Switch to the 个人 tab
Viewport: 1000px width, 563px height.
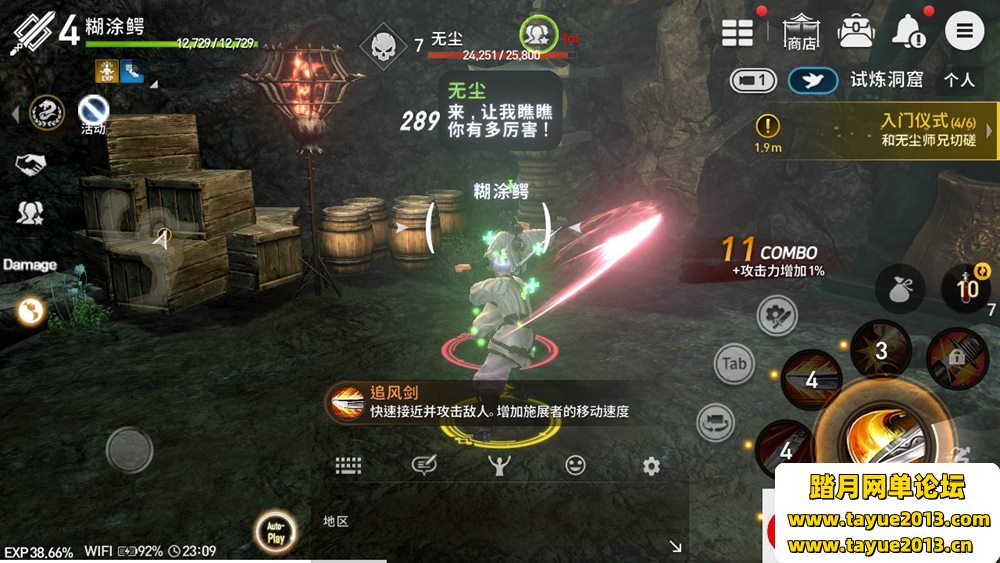[x=959, y=79]
